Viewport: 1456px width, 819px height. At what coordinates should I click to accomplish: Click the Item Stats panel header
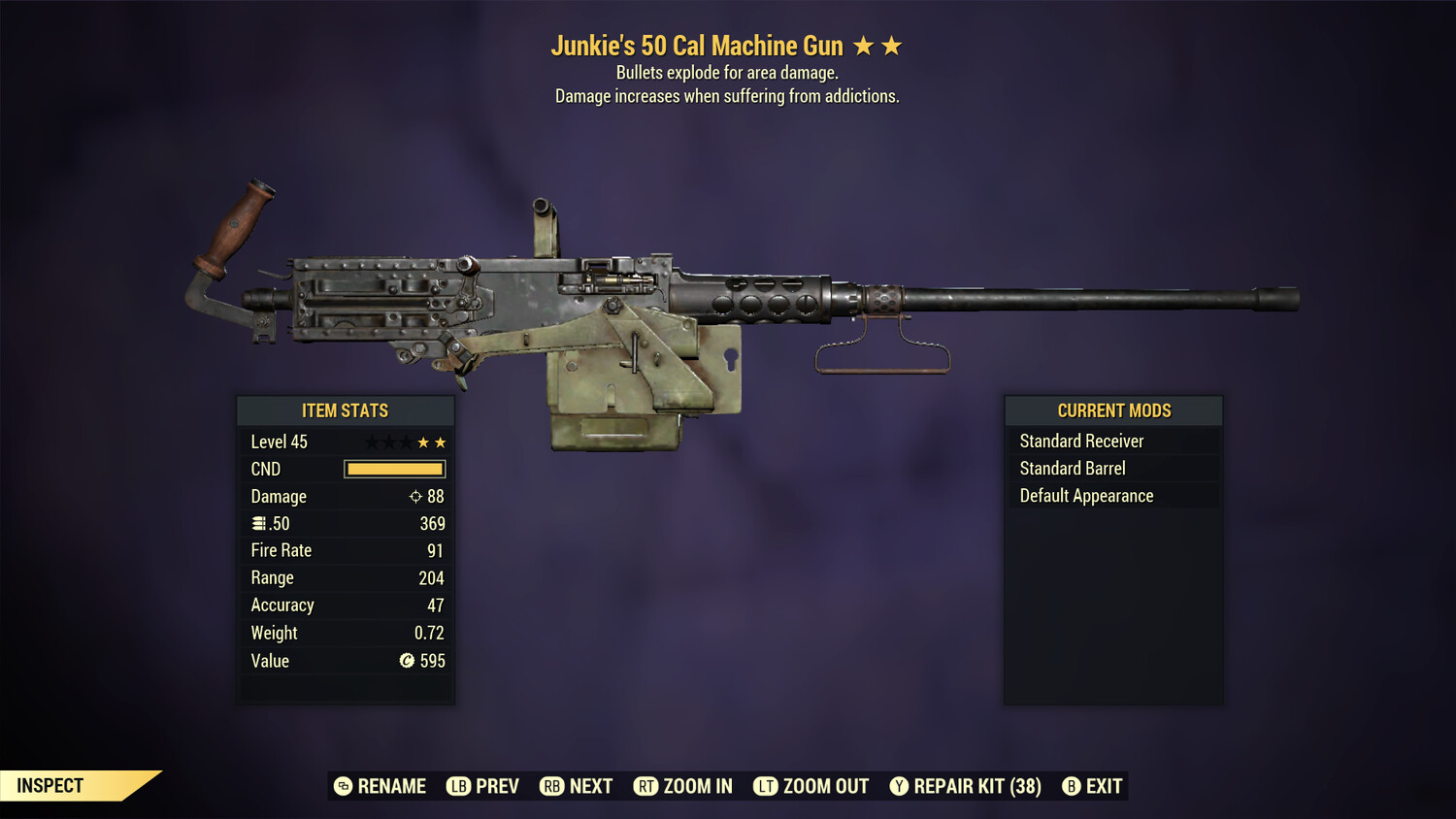tap(346, 410)
